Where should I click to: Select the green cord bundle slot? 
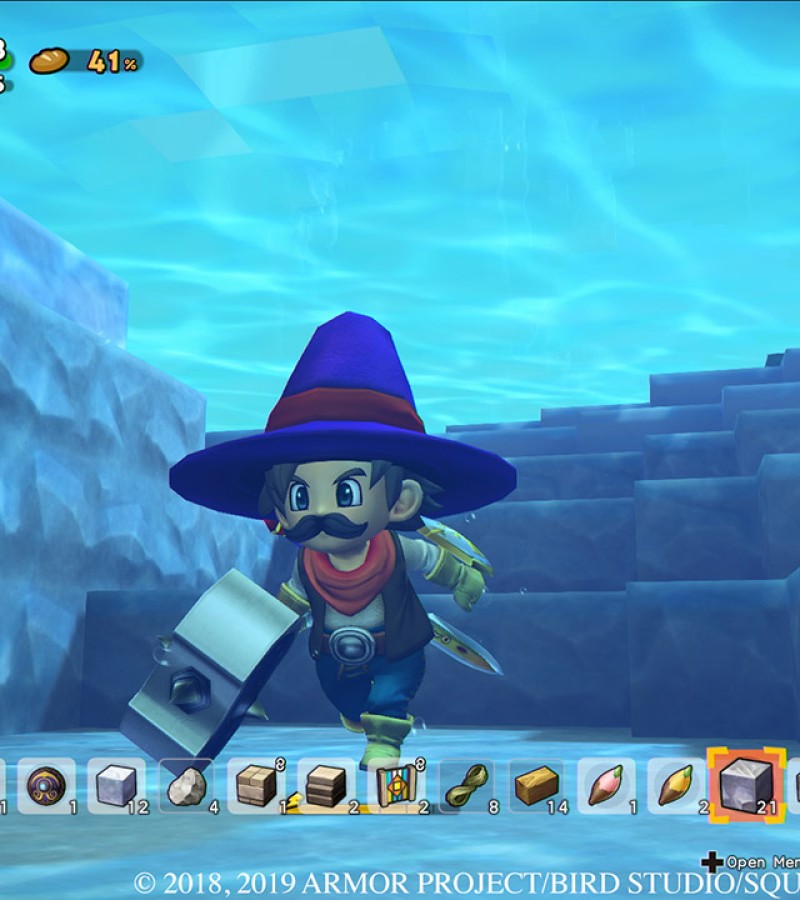coord(466,786)
